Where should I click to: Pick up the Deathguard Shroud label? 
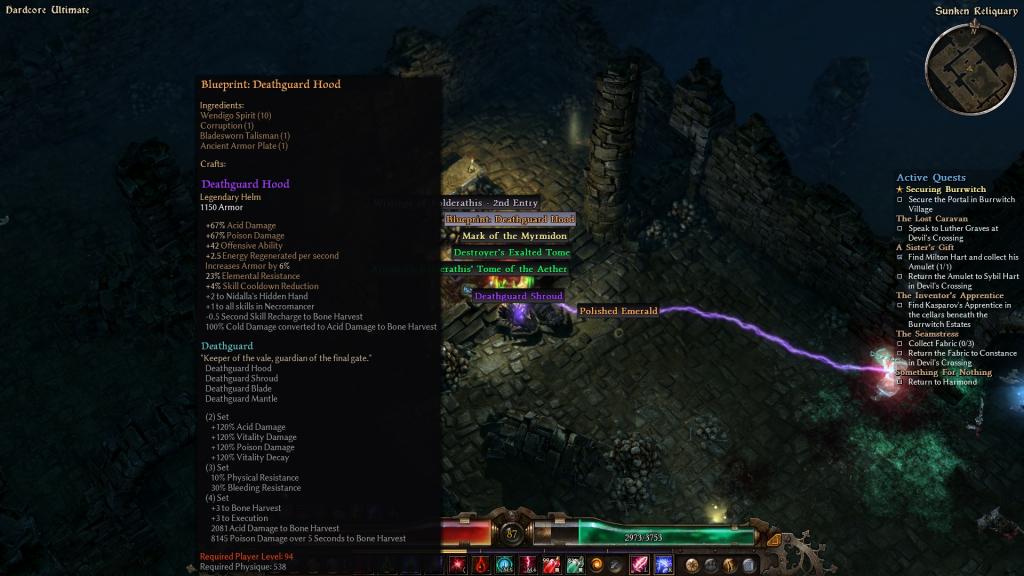click(518, 296)
